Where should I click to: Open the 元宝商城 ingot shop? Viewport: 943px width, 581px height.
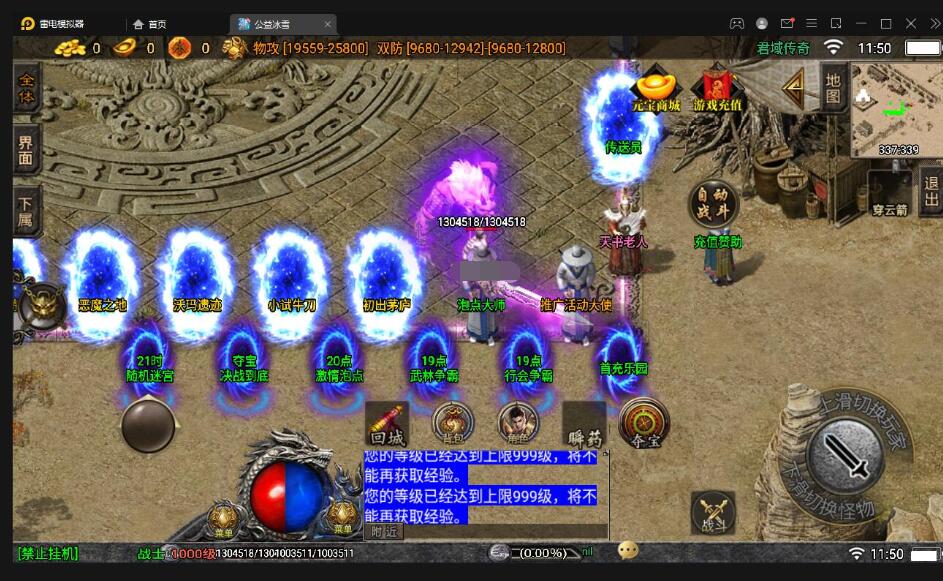click(x=656, y=87)
